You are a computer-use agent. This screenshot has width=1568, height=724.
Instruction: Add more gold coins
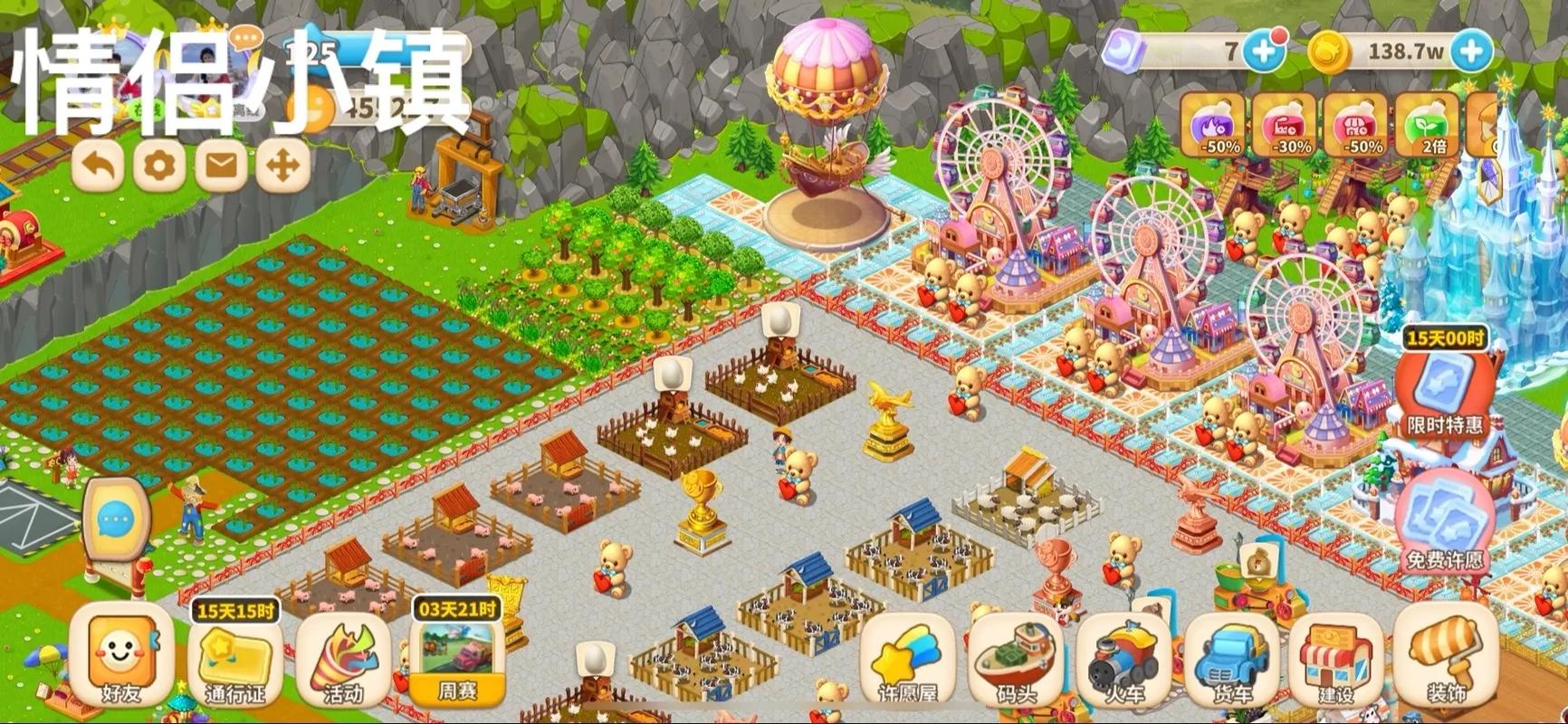click(1472, 51)
